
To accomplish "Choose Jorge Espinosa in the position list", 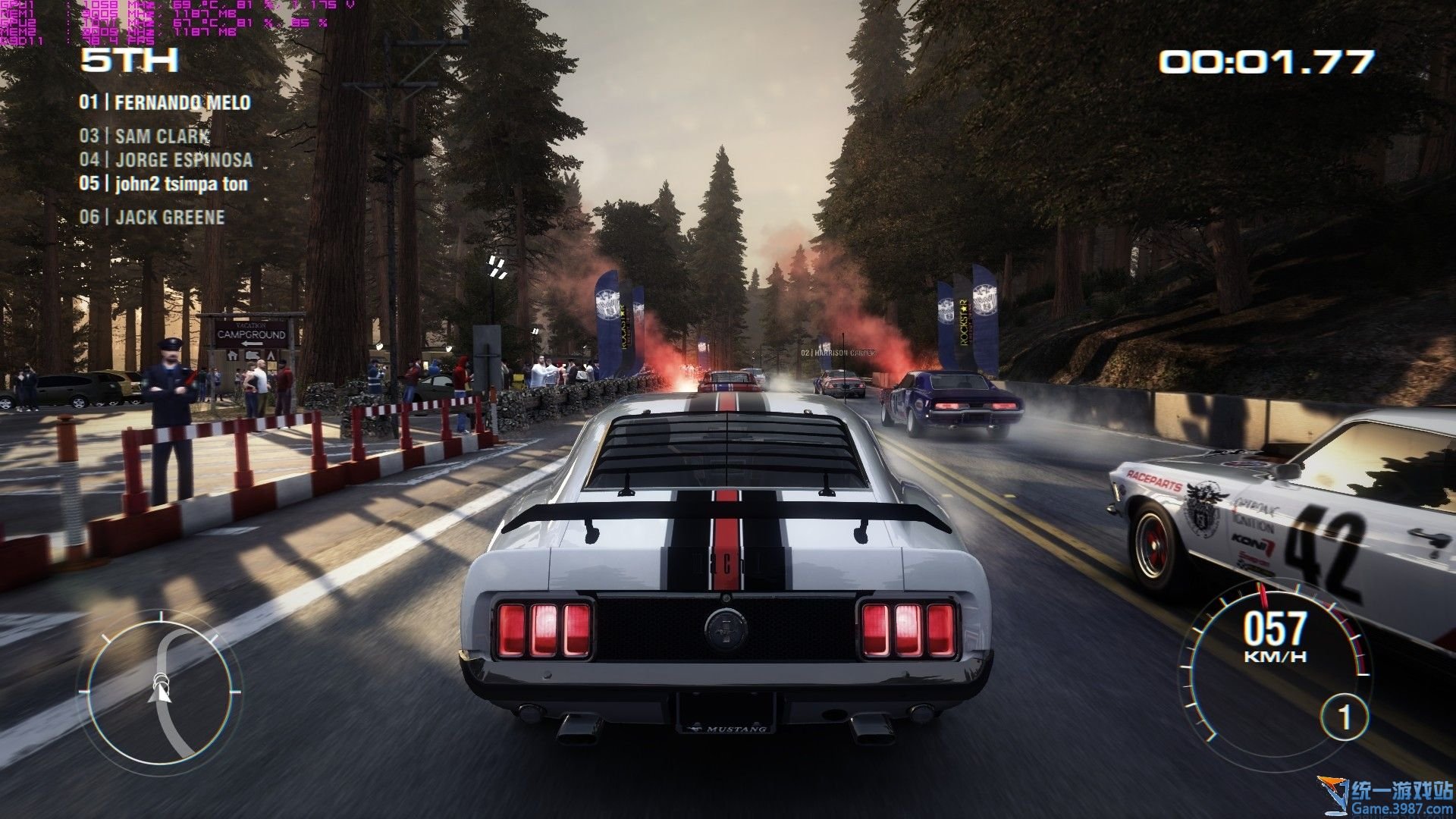I will (166, 160).
